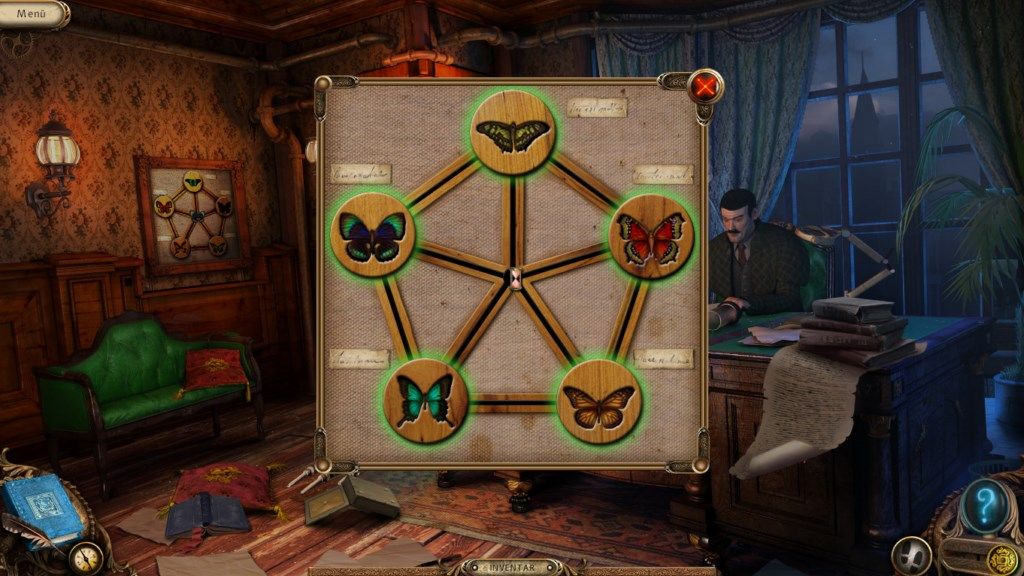Select the teal butterfly disc
The image size is (1024, 576).
pos(425,401)
